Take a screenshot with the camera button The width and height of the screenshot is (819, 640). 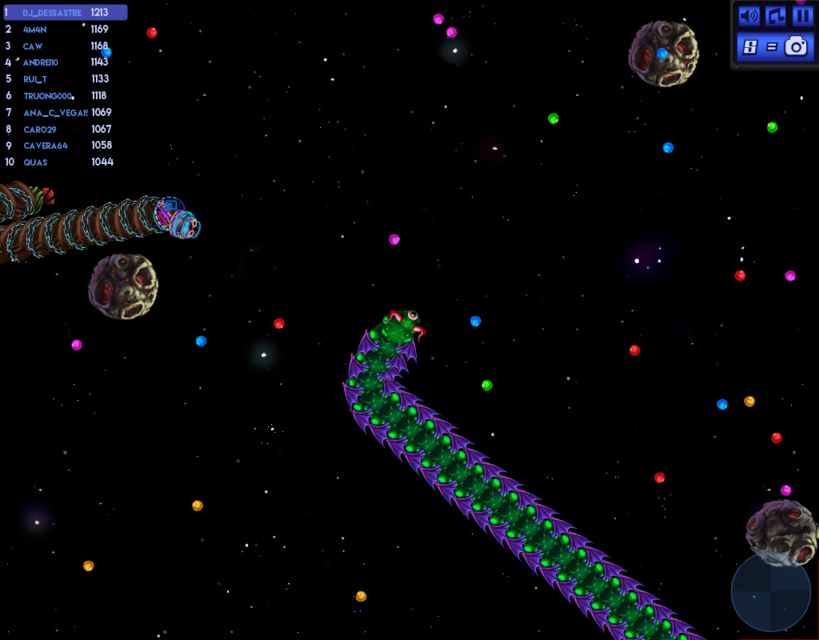tap(796, 46)
